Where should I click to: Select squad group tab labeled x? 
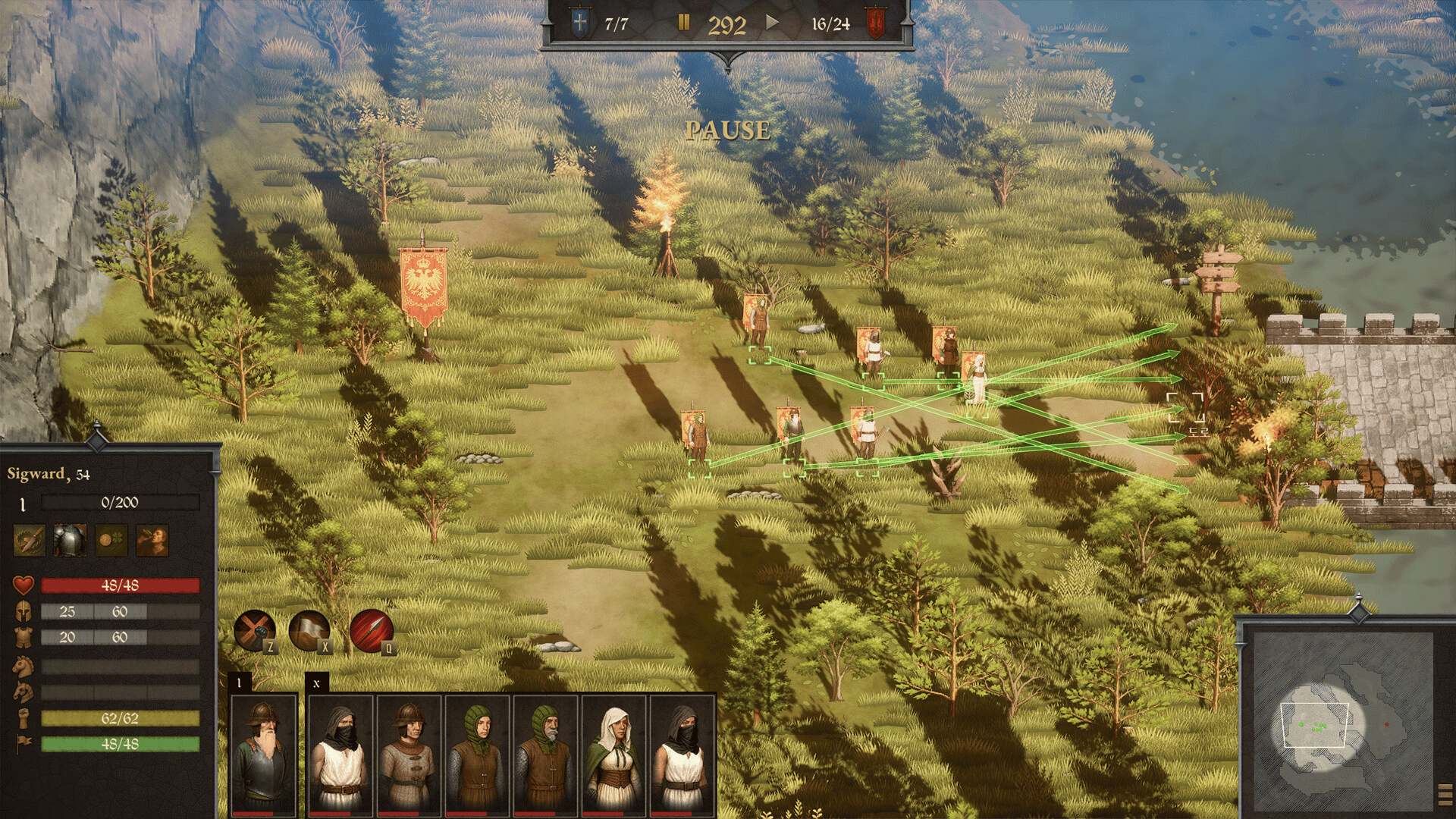pos(317,683)
